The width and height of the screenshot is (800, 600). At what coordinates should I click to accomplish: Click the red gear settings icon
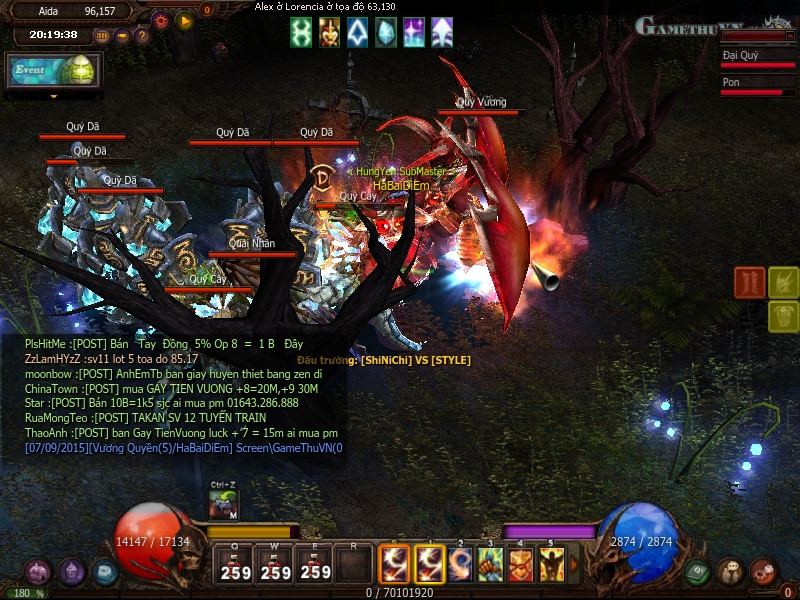click(x=160, y=19)
